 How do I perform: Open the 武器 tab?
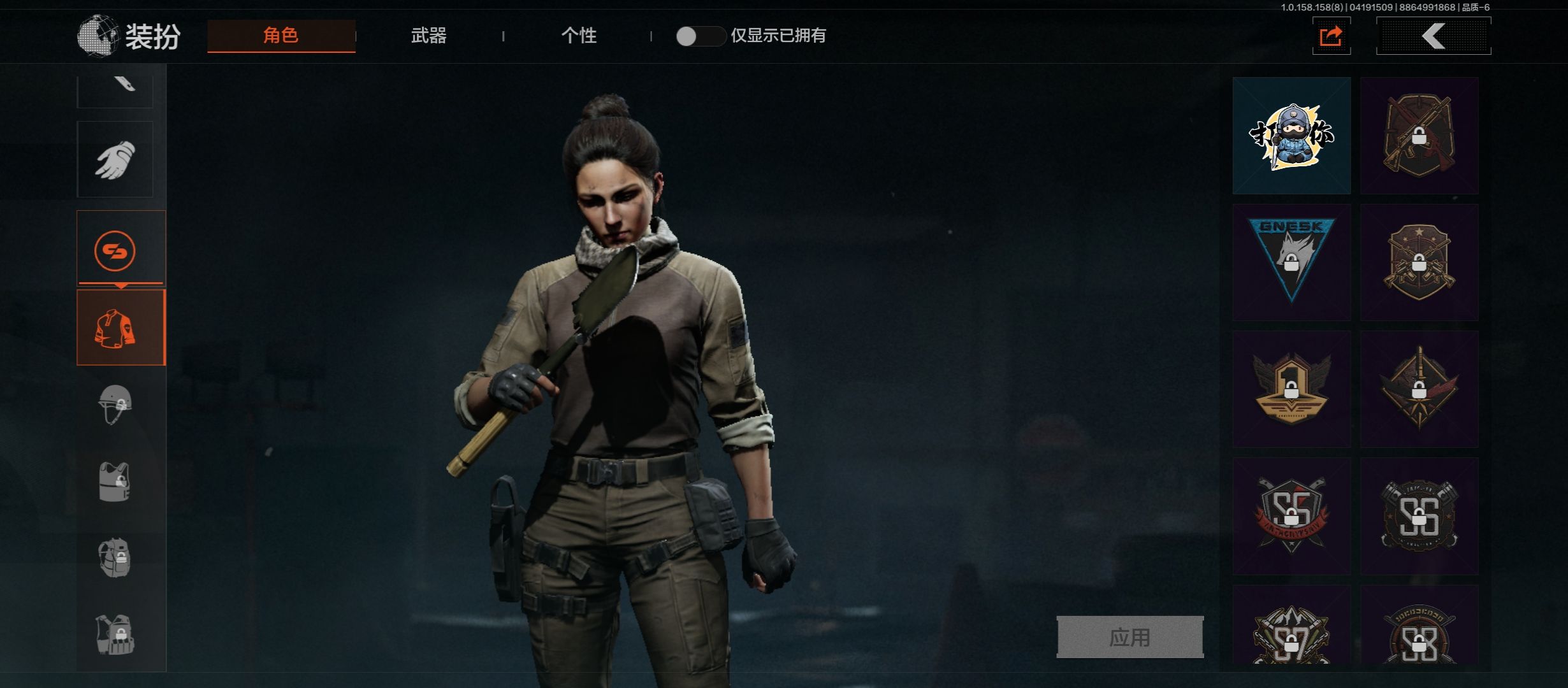pos(428,36)
